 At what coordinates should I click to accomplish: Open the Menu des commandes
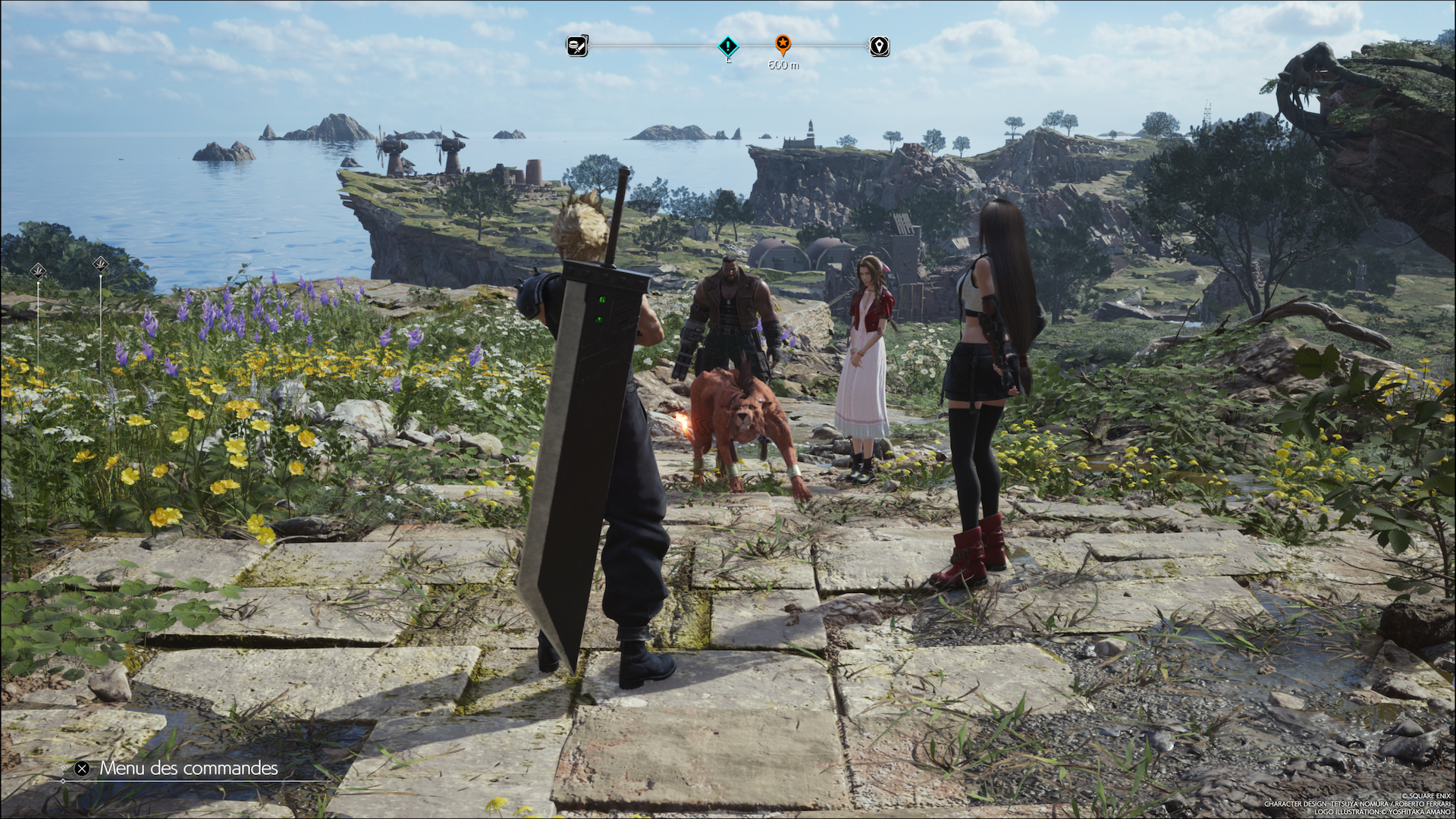coord(178,768)
